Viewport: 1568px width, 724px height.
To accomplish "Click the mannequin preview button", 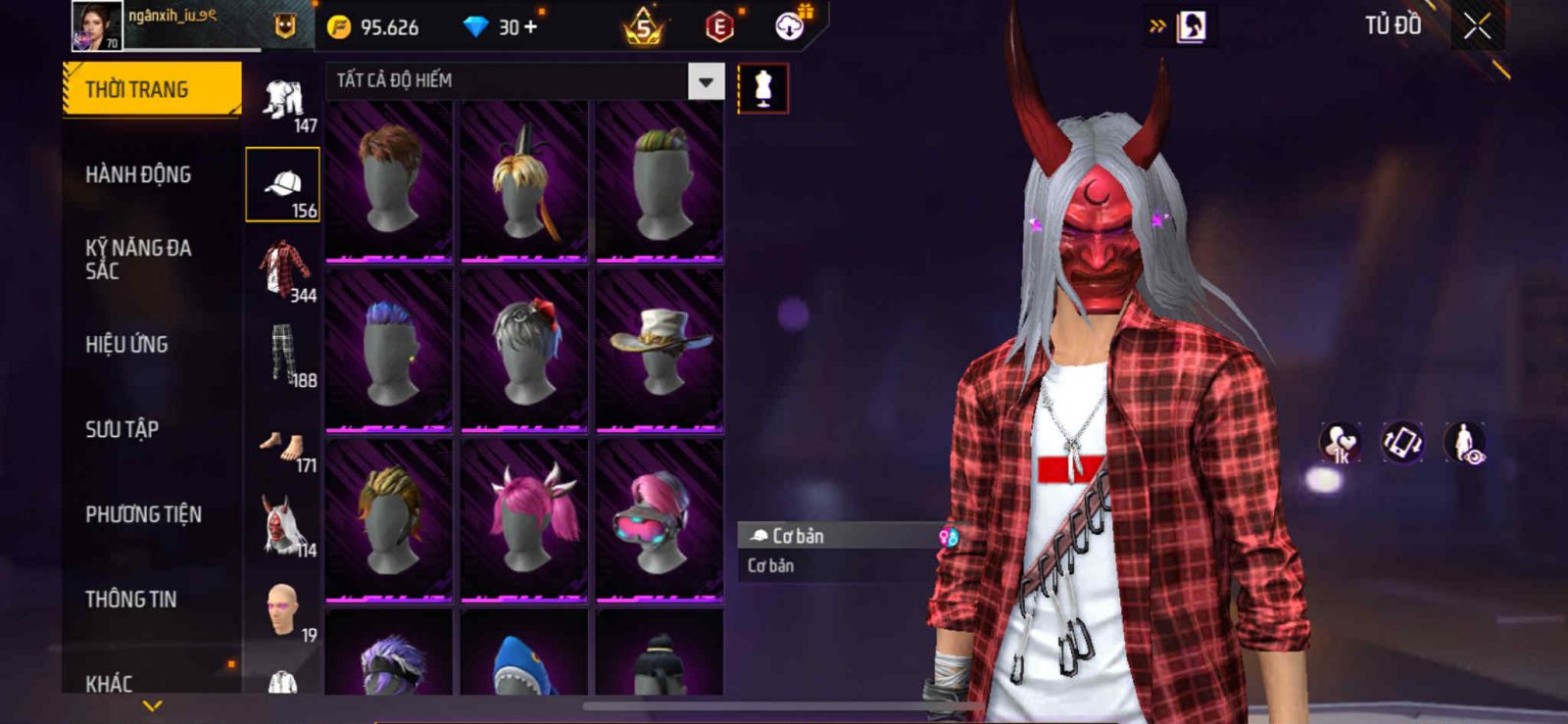I will coord(762,89).
